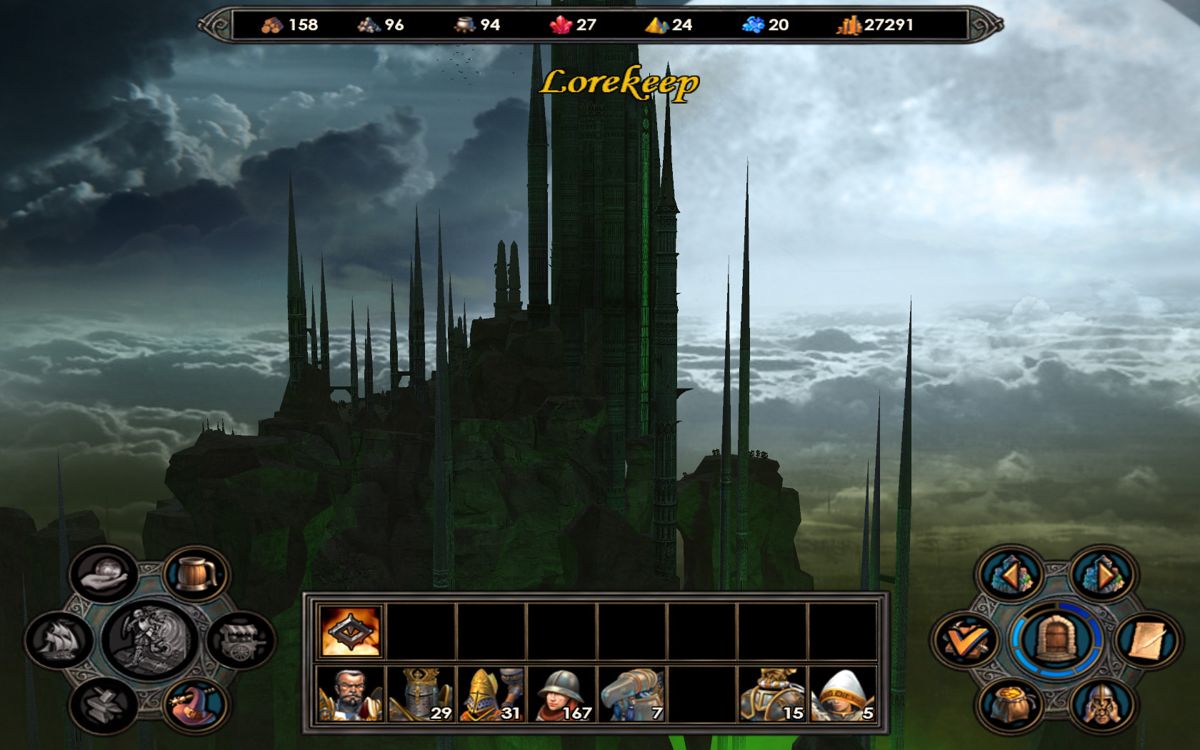The height and width of the screenshot is (750, 1200).
Task: Open the creature recruitment helmet icon
Action: point(1103,705)
